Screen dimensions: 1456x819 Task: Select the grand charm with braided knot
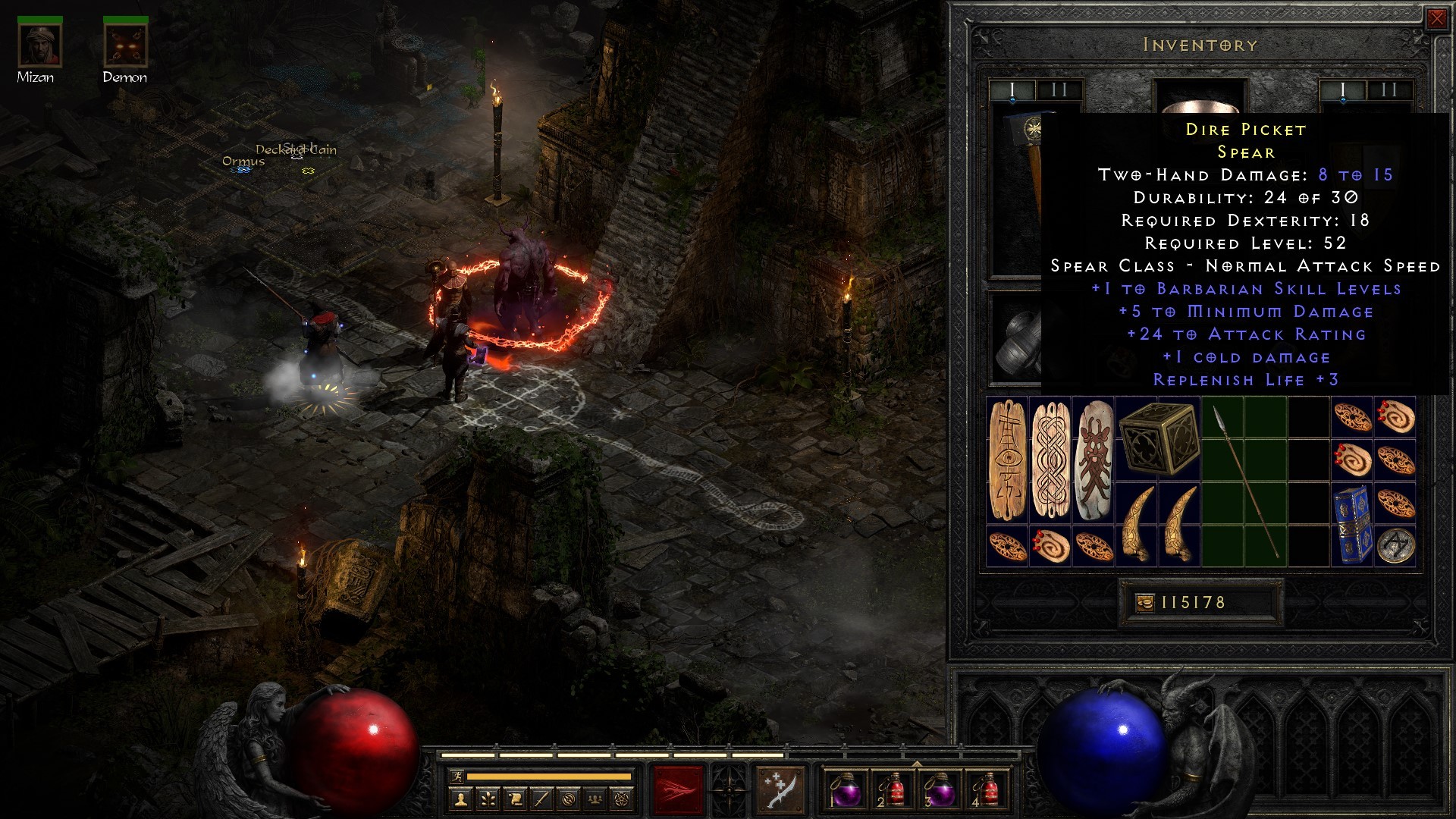[1050, 460]
